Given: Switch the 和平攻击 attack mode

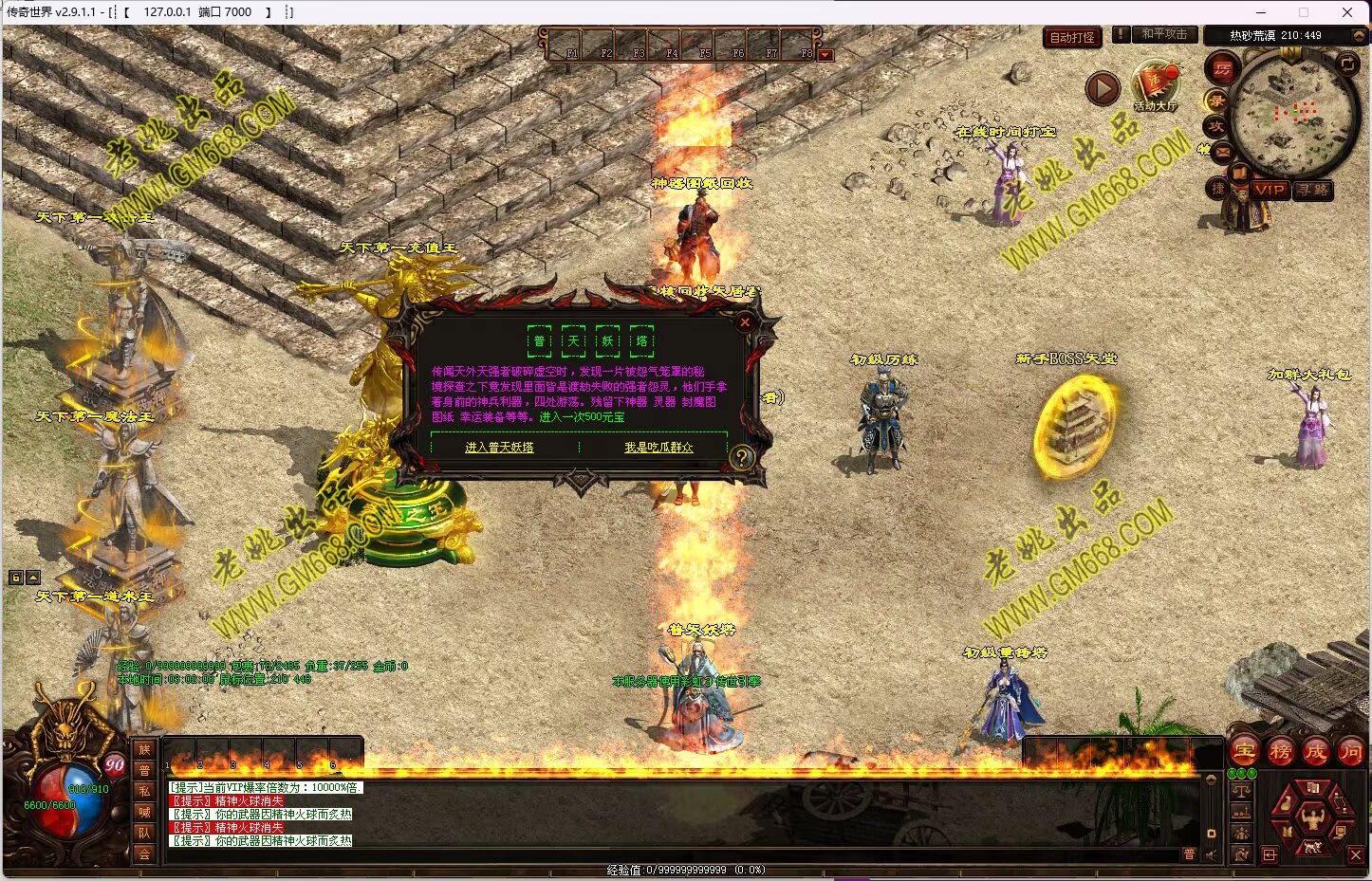Looking at the screenshot, I should click(x=1163, y=34).
